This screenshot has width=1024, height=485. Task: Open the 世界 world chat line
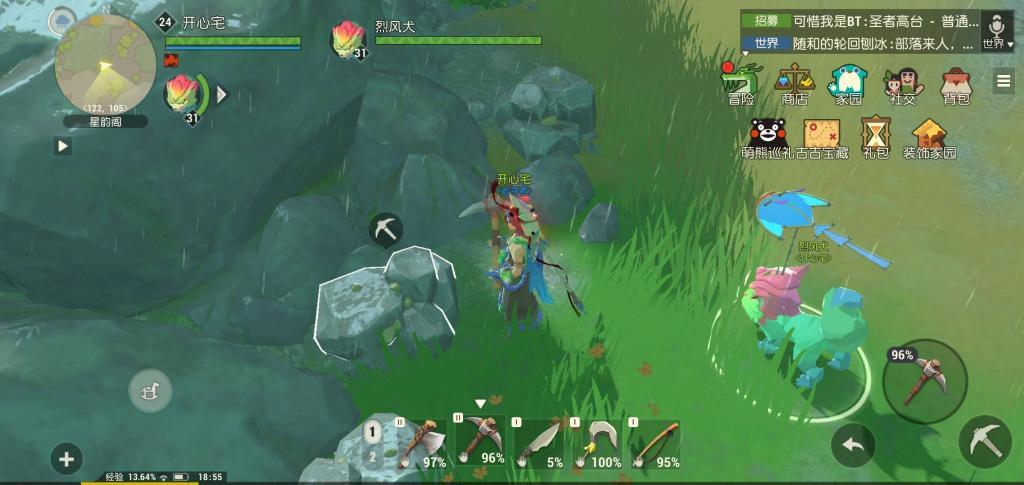pos(860,43)
